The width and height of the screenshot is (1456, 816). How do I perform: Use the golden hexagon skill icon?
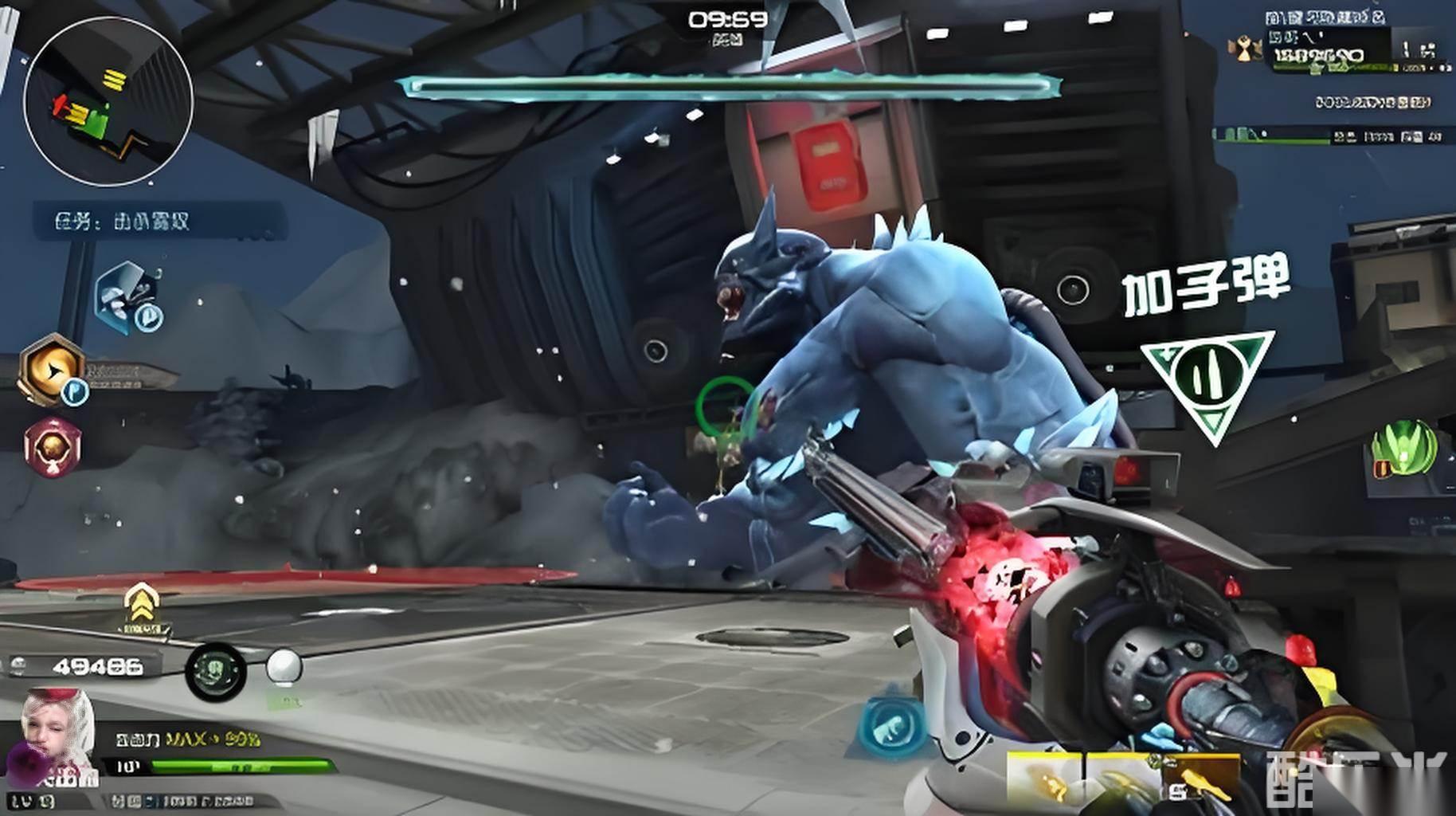coord(53,370)
